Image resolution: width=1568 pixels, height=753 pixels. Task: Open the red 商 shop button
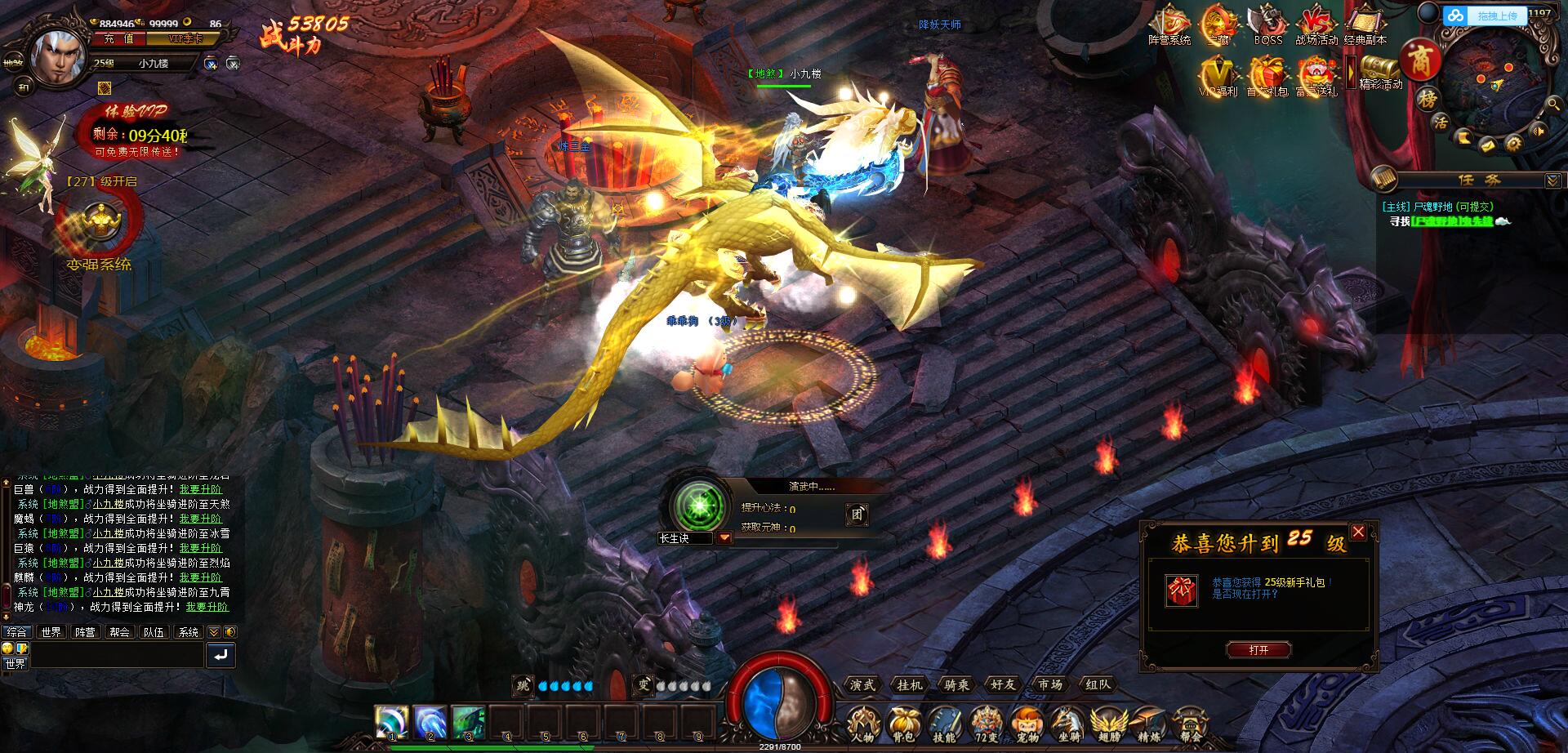tap(1419, 61)
